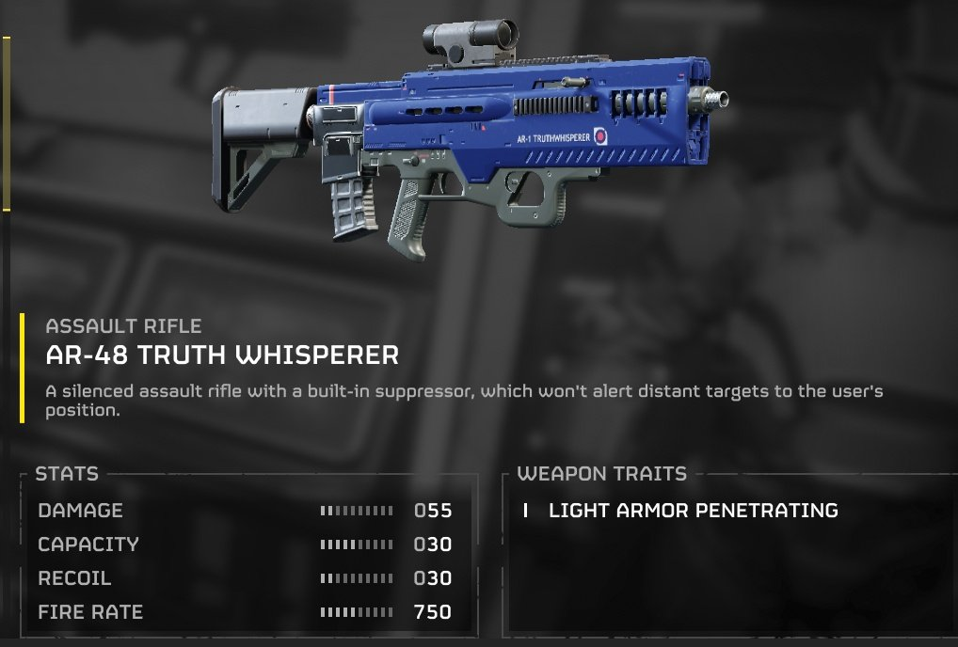
Task: Select the Light Armor Penetrating weapon trait
Action: tap(692, 510)
